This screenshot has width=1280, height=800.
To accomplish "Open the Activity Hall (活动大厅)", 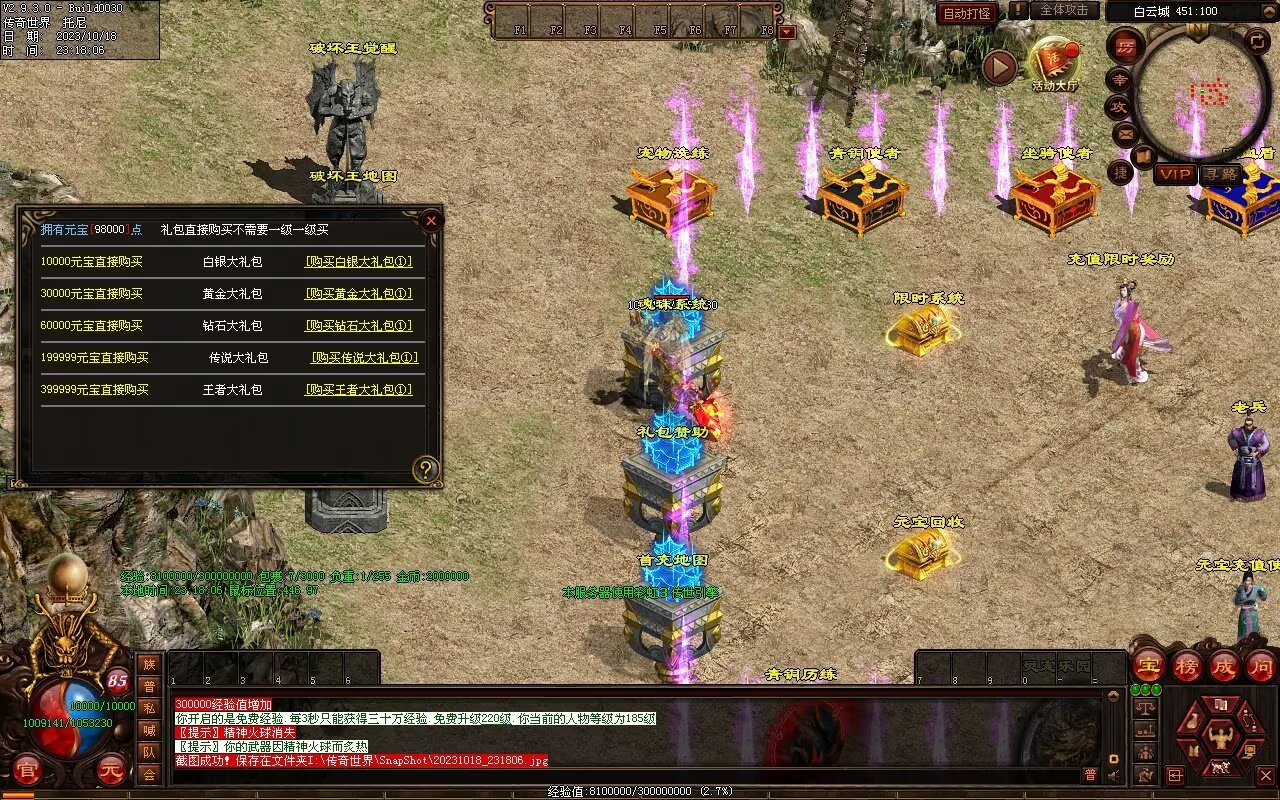I will click(x=1055, y=62).
